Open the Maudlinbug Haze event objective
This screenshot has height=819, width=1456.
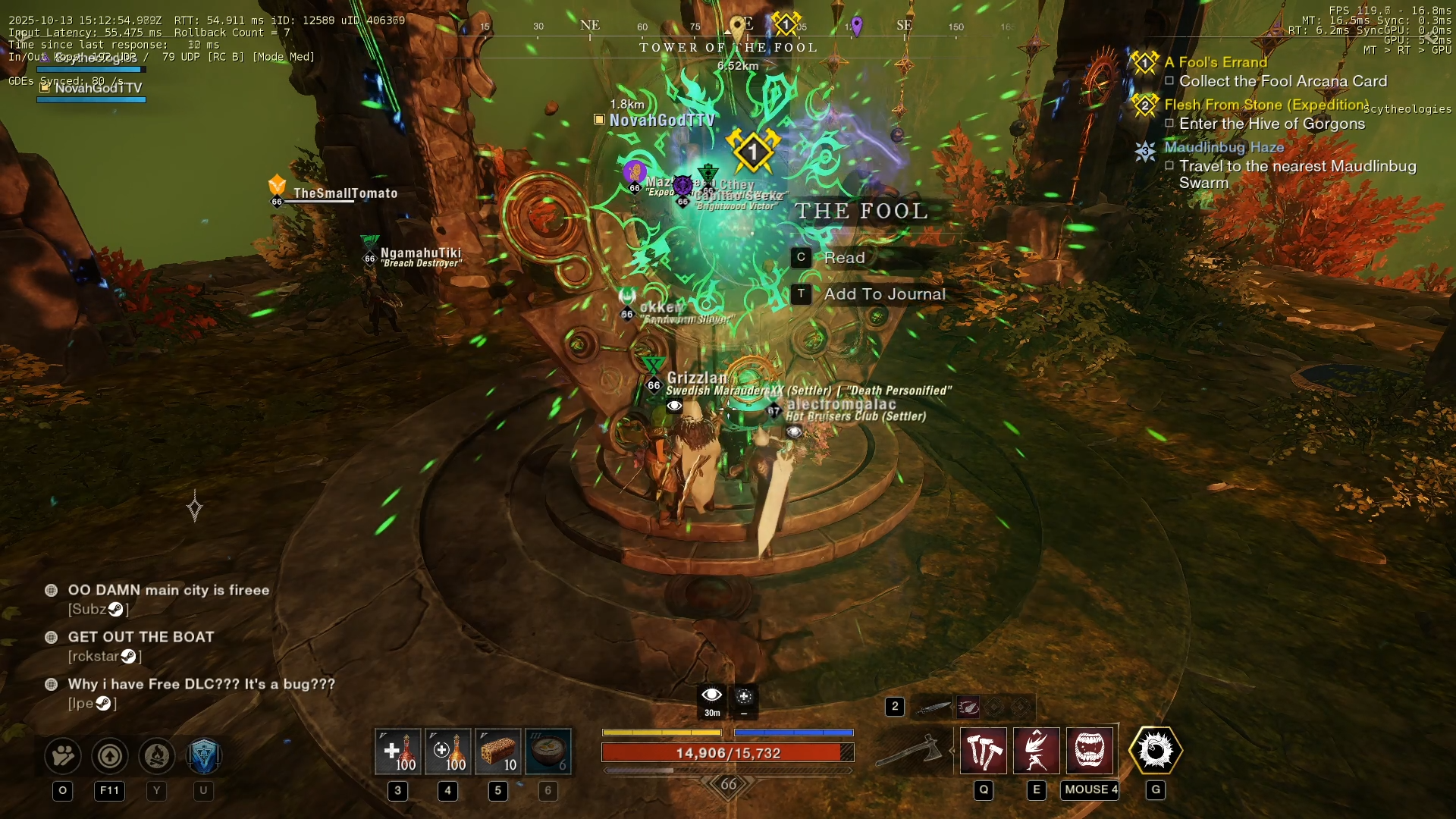pos(1223,147)
